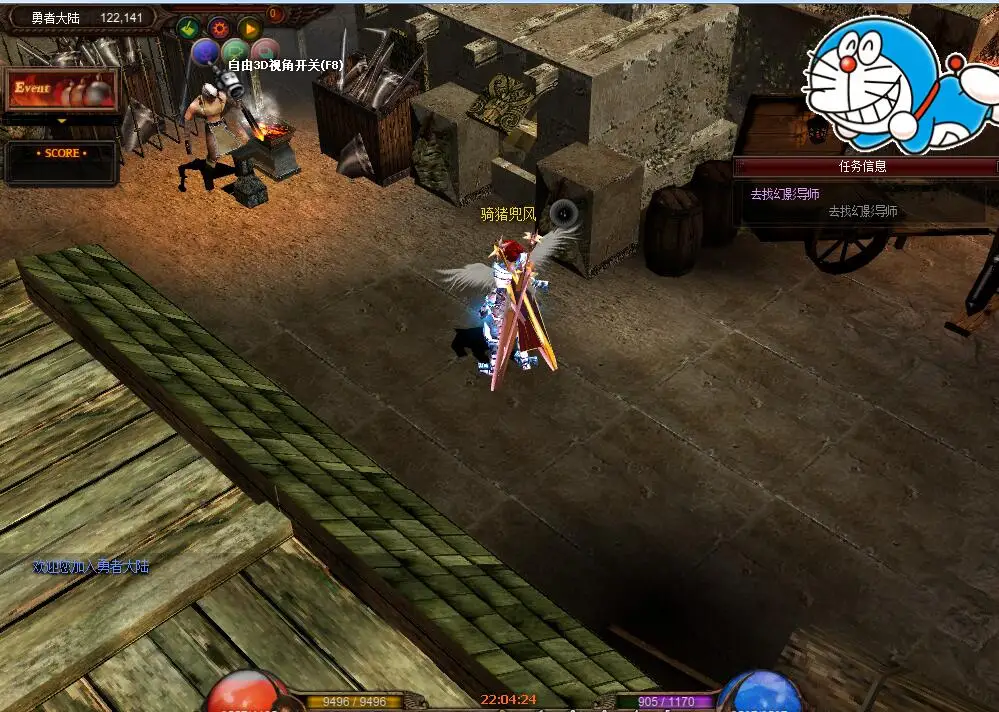The height and width of the screenshot is (712, 999).
Task: Toggle the purple free 3D view icon
Action: pyautogui.click(x=205, y=52)
